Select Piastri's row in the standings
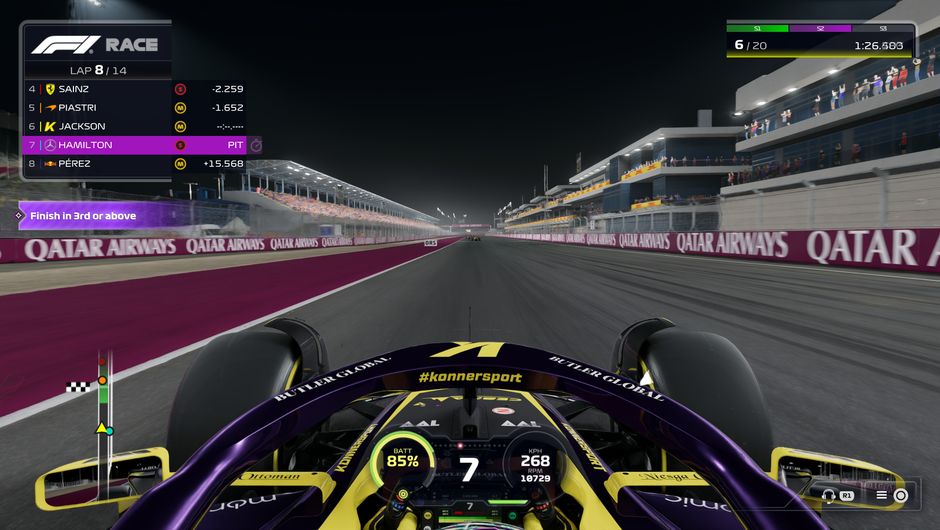The height and width of the screenshot is (530, 940). coord(135,108)
